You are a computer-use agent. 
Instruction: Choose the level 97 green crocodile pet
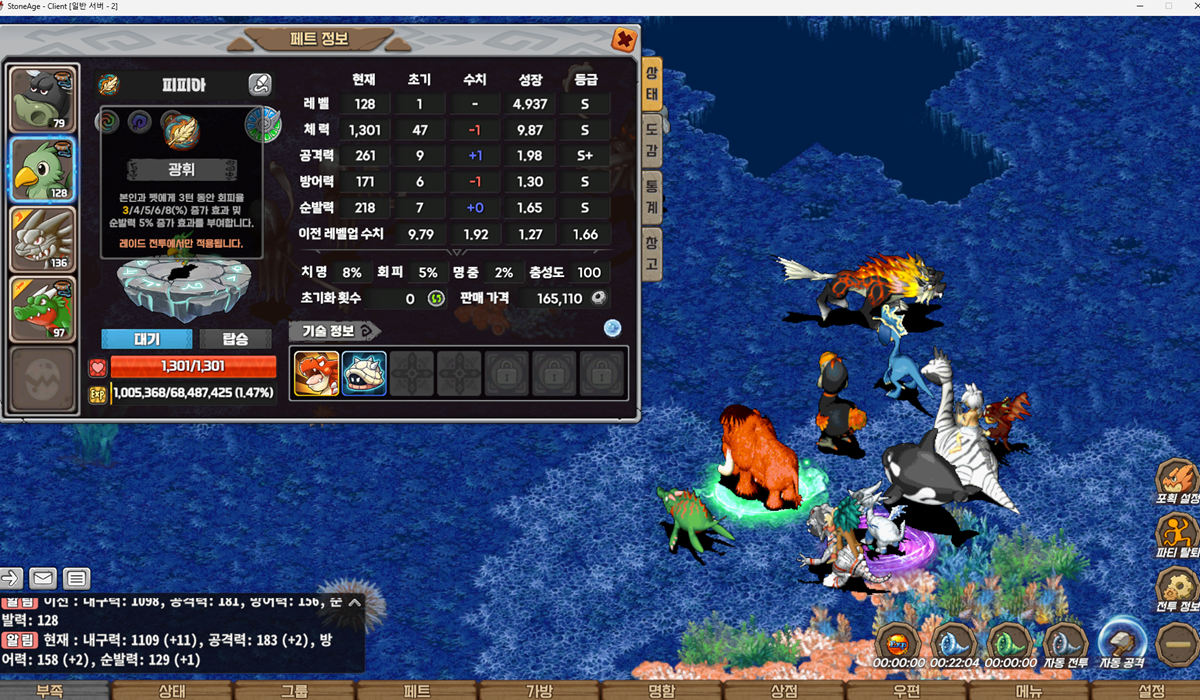point(42,308)
